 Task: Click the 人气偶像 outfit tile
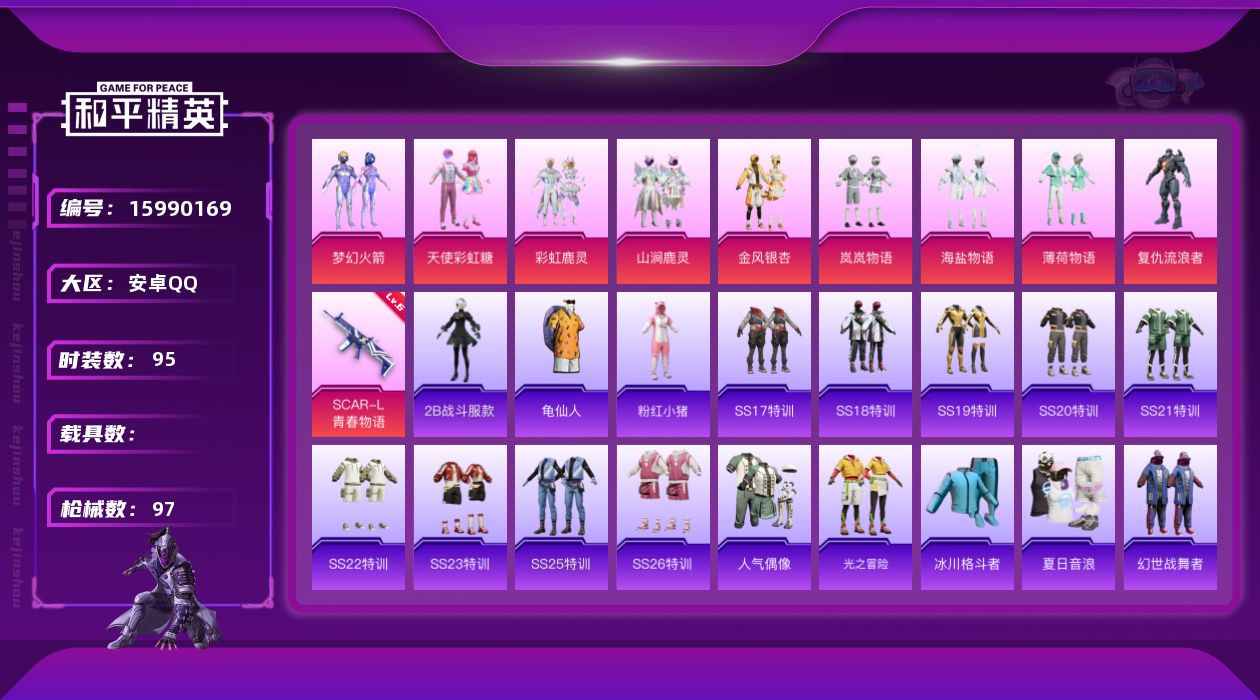(x=764, y=517)
